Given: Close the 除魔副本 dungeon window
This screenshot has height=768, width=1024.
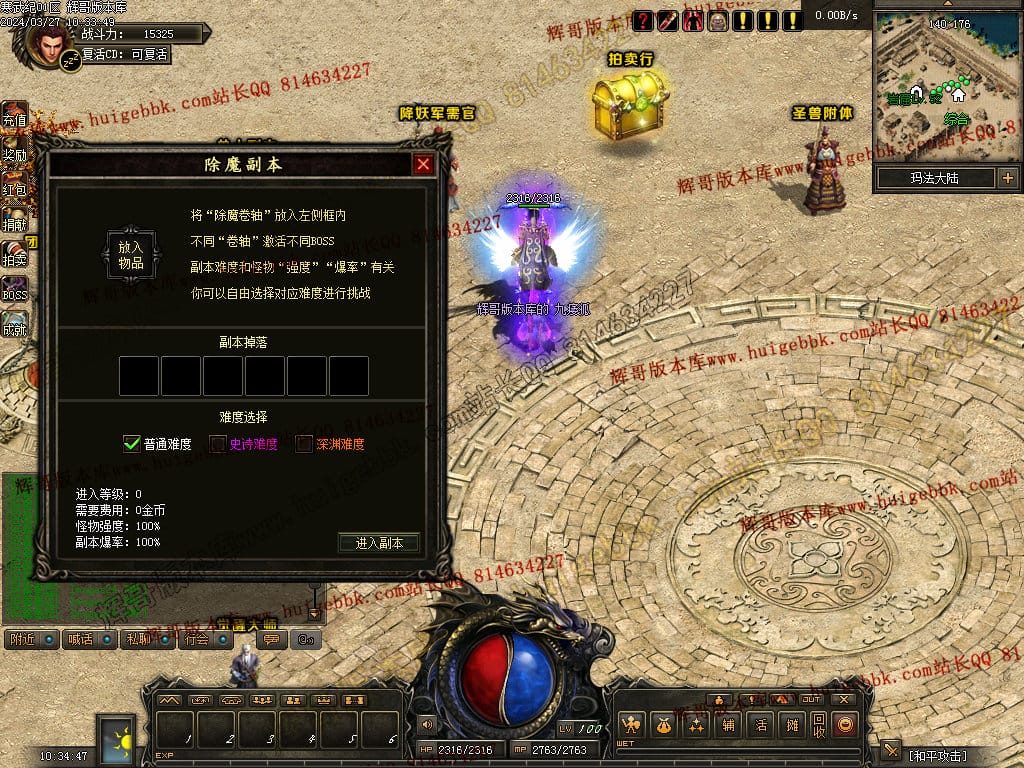Looking at the screenshot, I should click(x=423, y=165).
